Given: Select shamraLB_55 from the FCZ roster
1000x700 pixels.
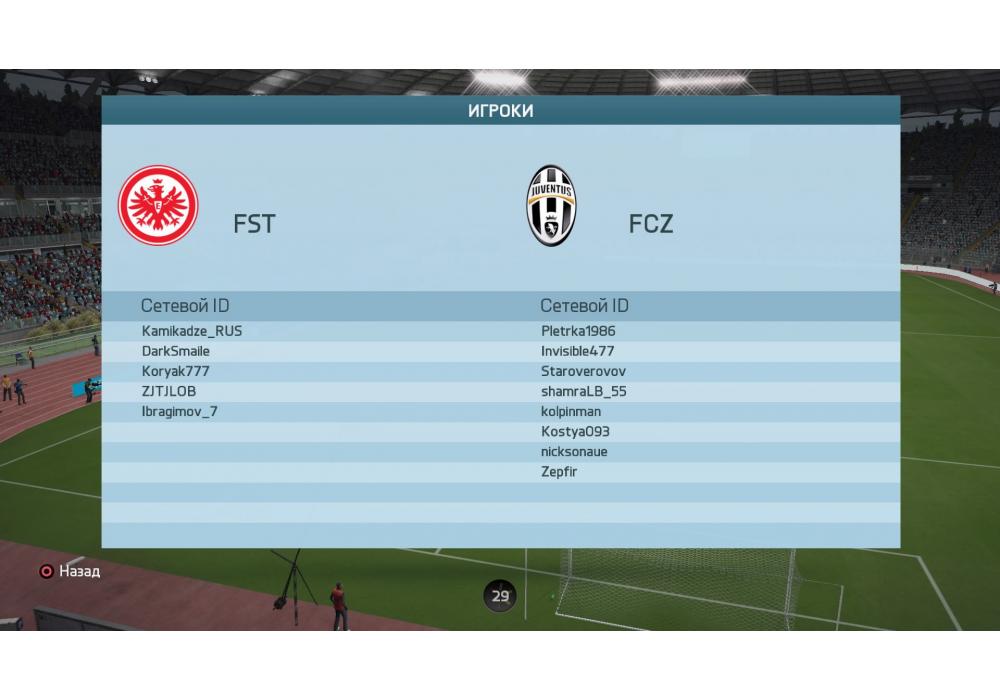Looking at the screenshot, I should point(584,391).
